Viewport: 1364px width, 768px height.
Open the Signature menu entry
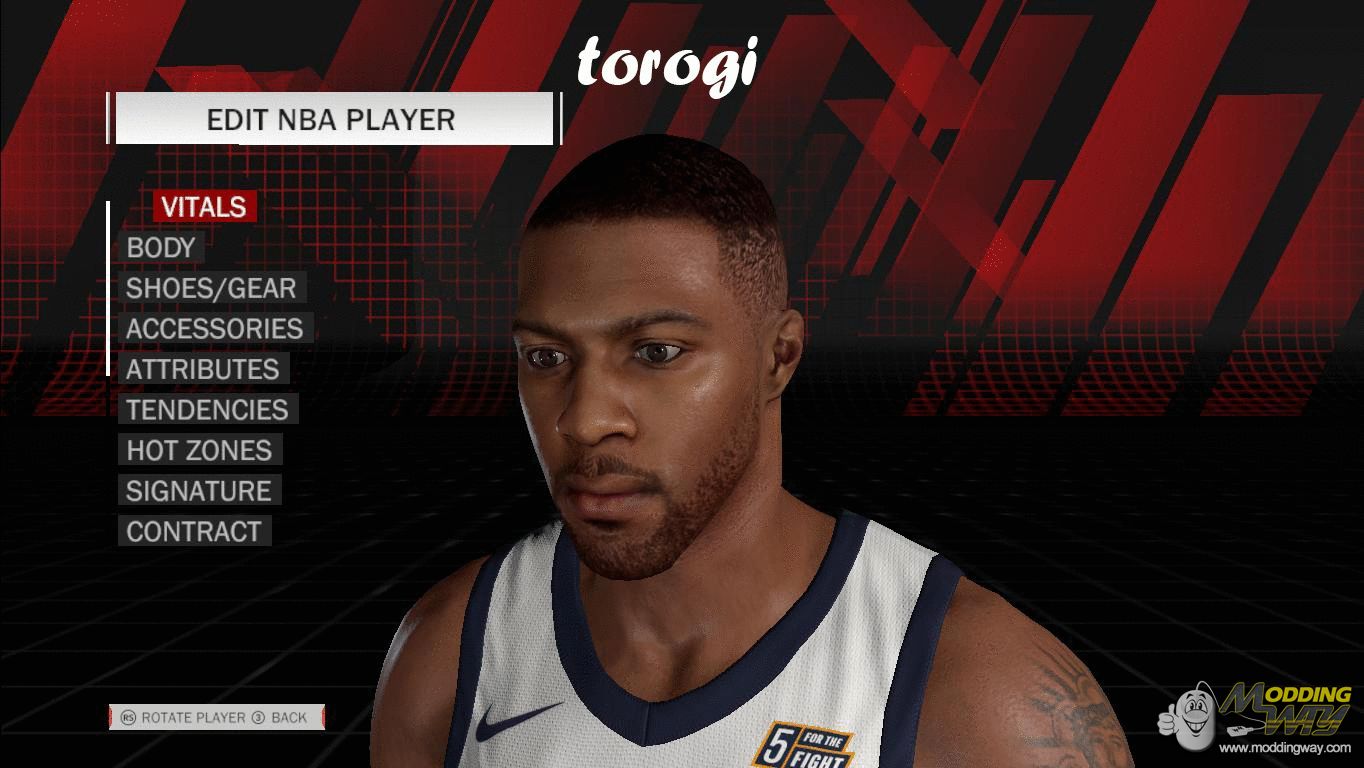pos(199,491)
